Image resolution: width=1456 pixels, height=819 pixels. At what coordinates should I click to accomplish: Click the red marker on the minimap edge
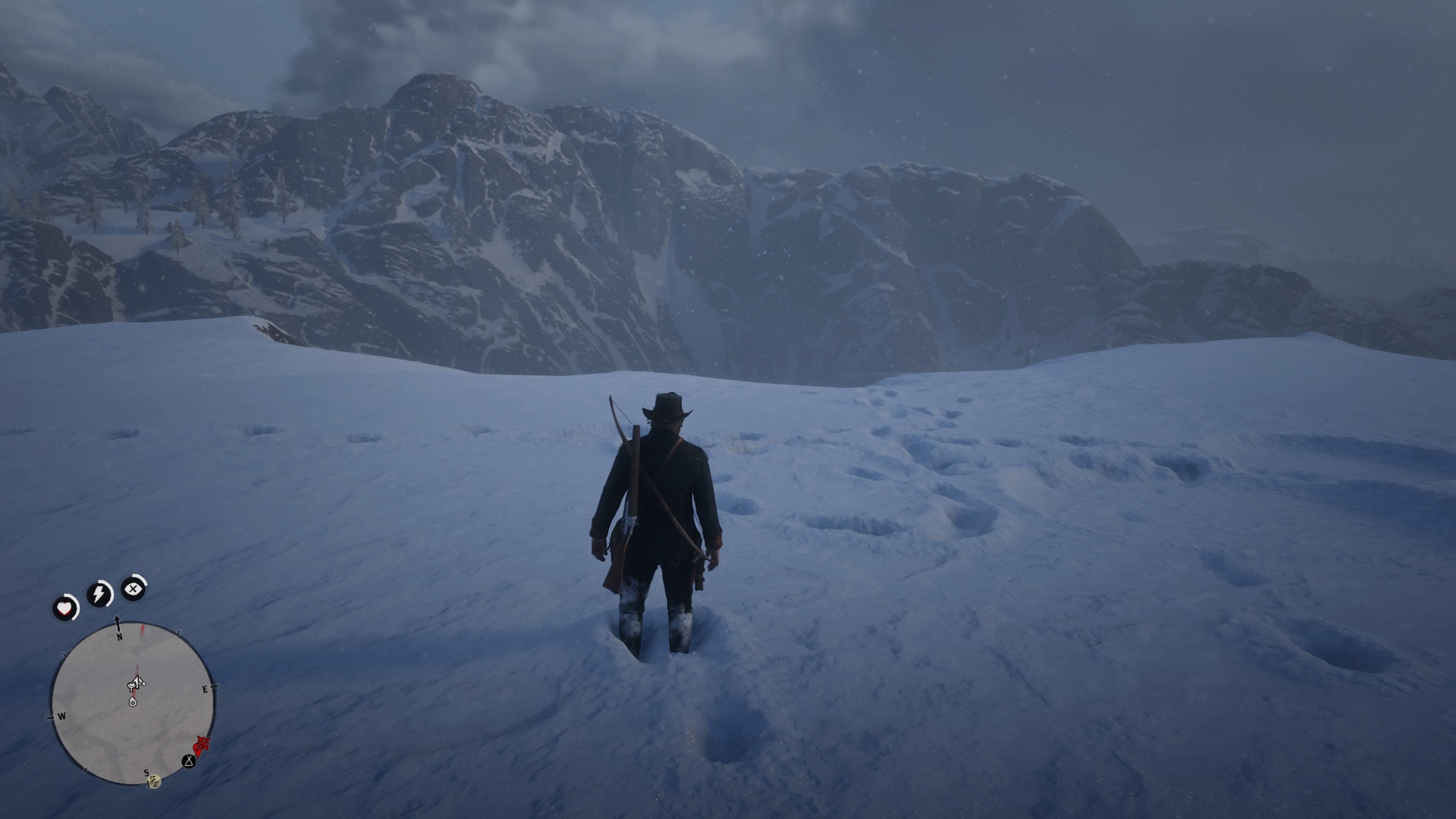tap(202, 745)
